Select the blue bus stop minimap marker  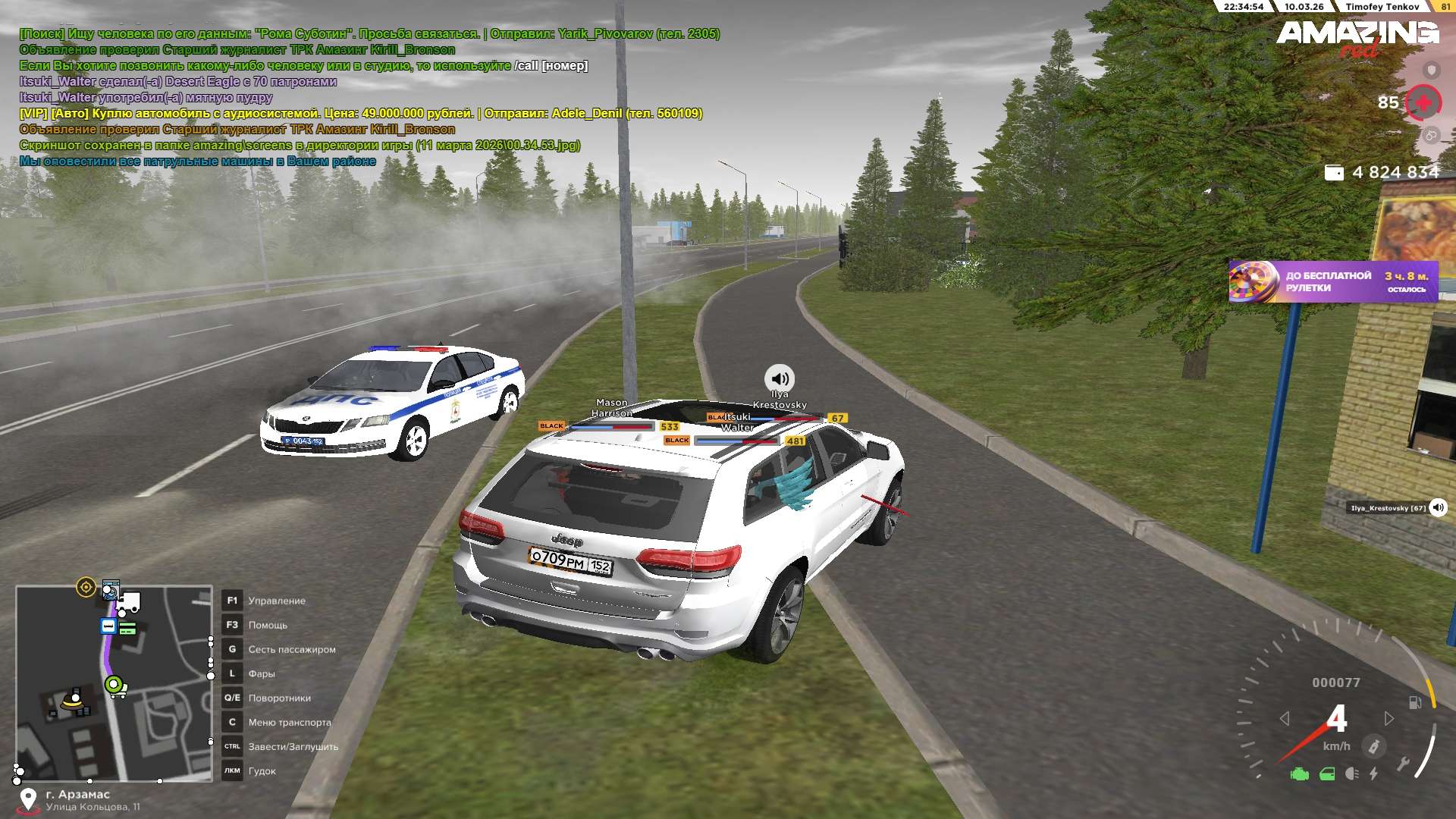pyautogui.click(x=108, y=626)
